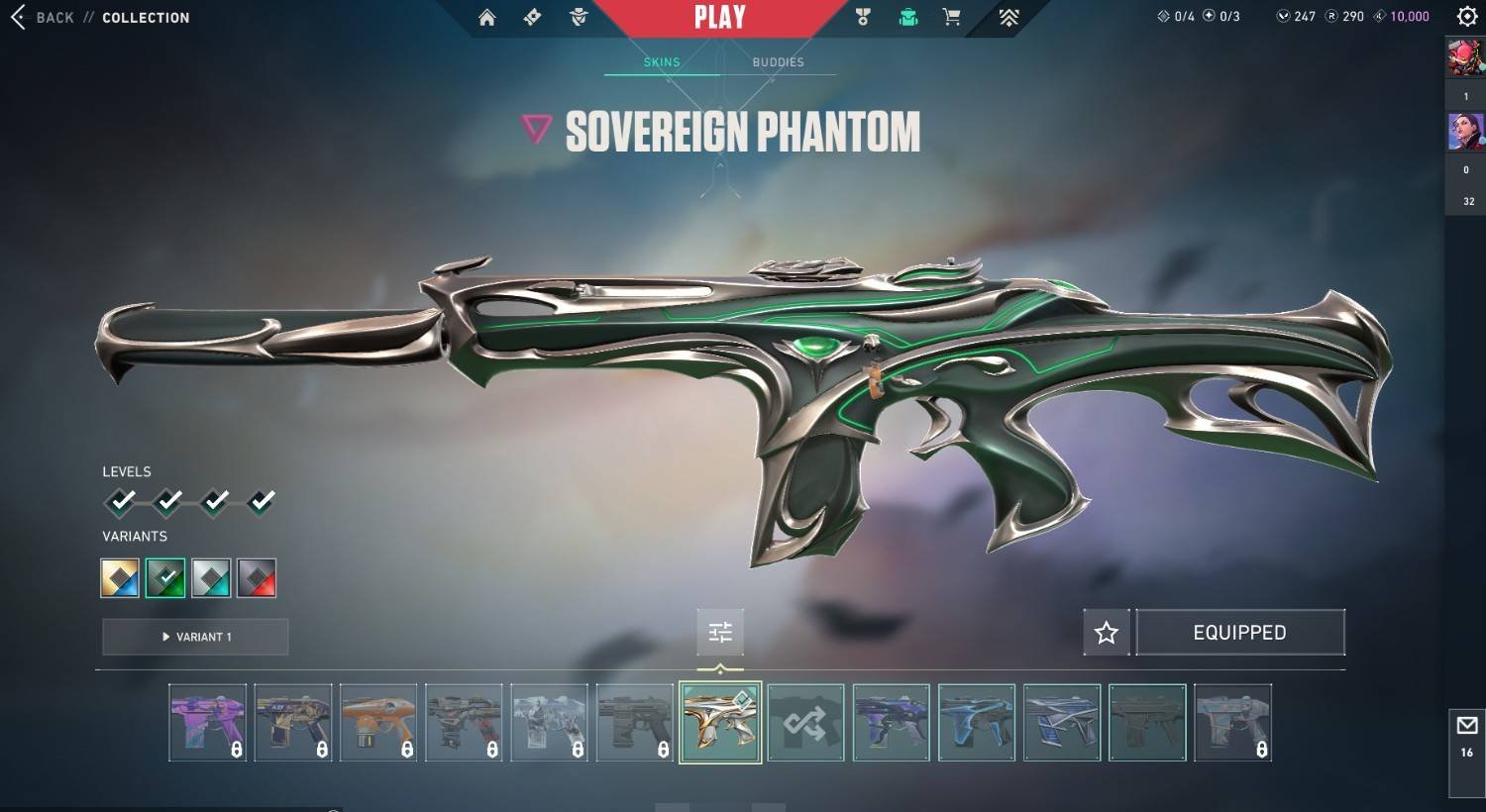
Task: Open the collection armory icon in navbar
Action: tap(908, 17)
